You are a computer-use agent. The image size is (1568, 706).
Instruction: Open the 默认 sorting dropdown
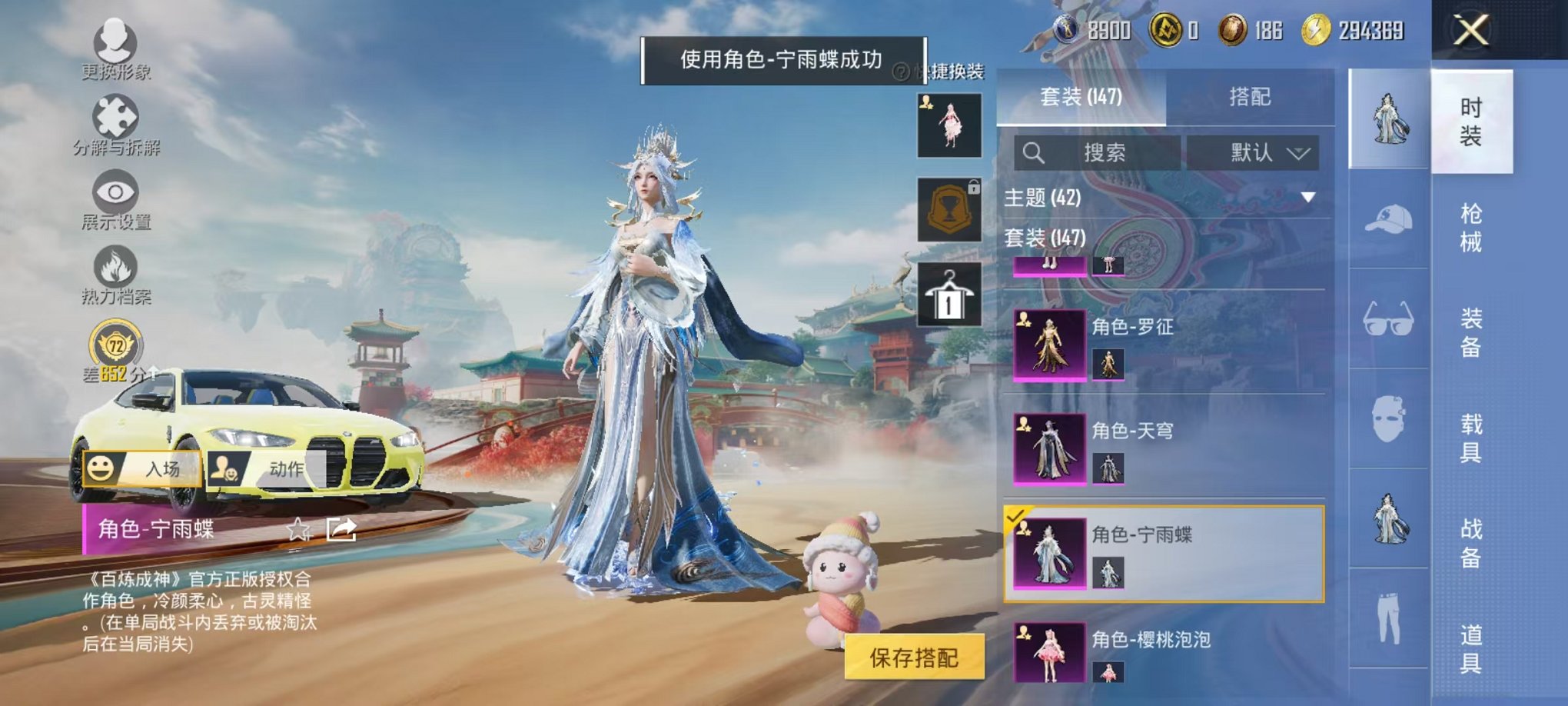tap(1254, 152)
